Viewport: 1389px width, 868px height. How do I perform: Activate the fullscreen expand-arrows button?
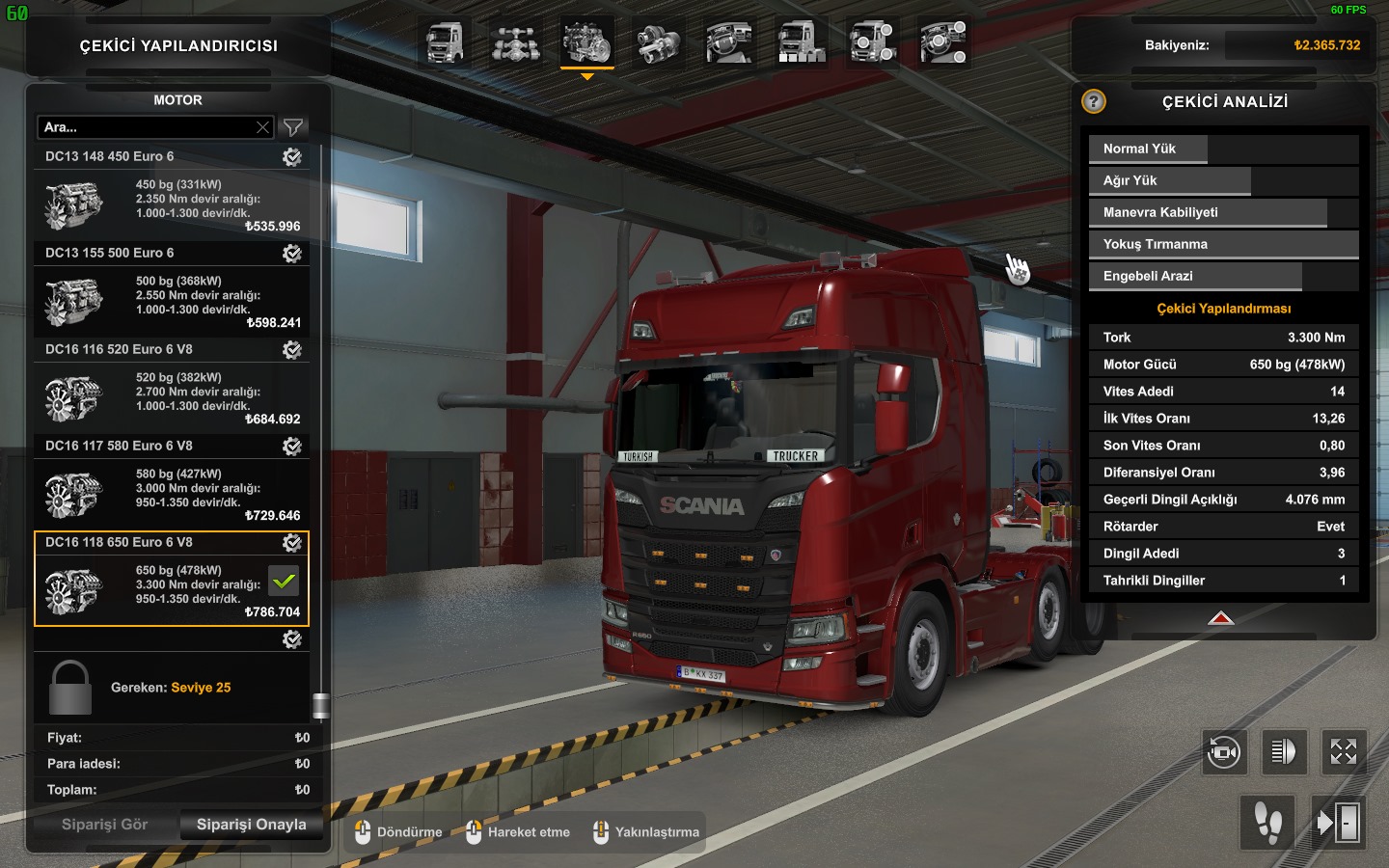click(x=1343, y=751)
